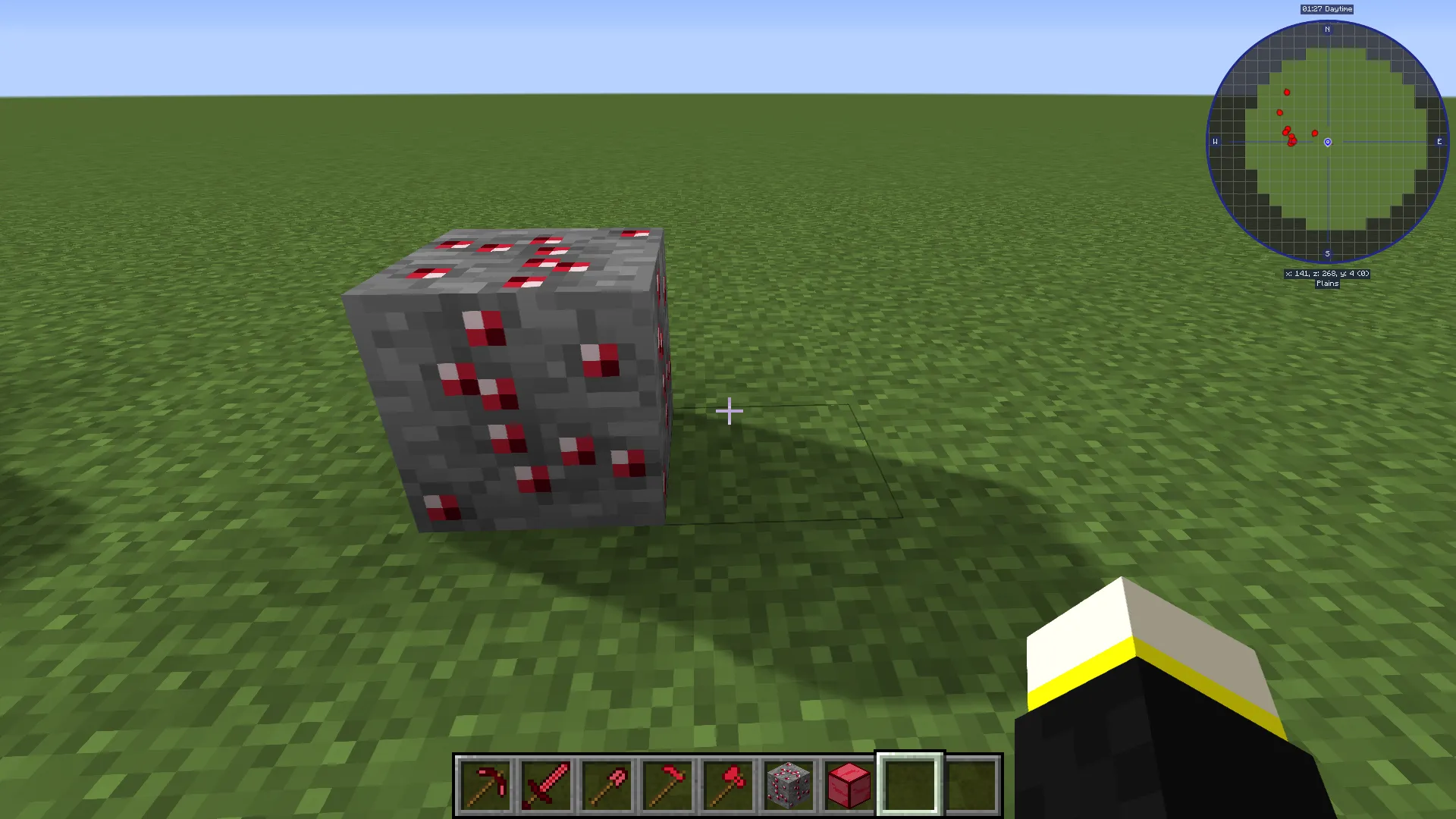Select the ruby sword in the hotbar
The width and height of the screenshot is (1456, 819).
tap(546, 783)
